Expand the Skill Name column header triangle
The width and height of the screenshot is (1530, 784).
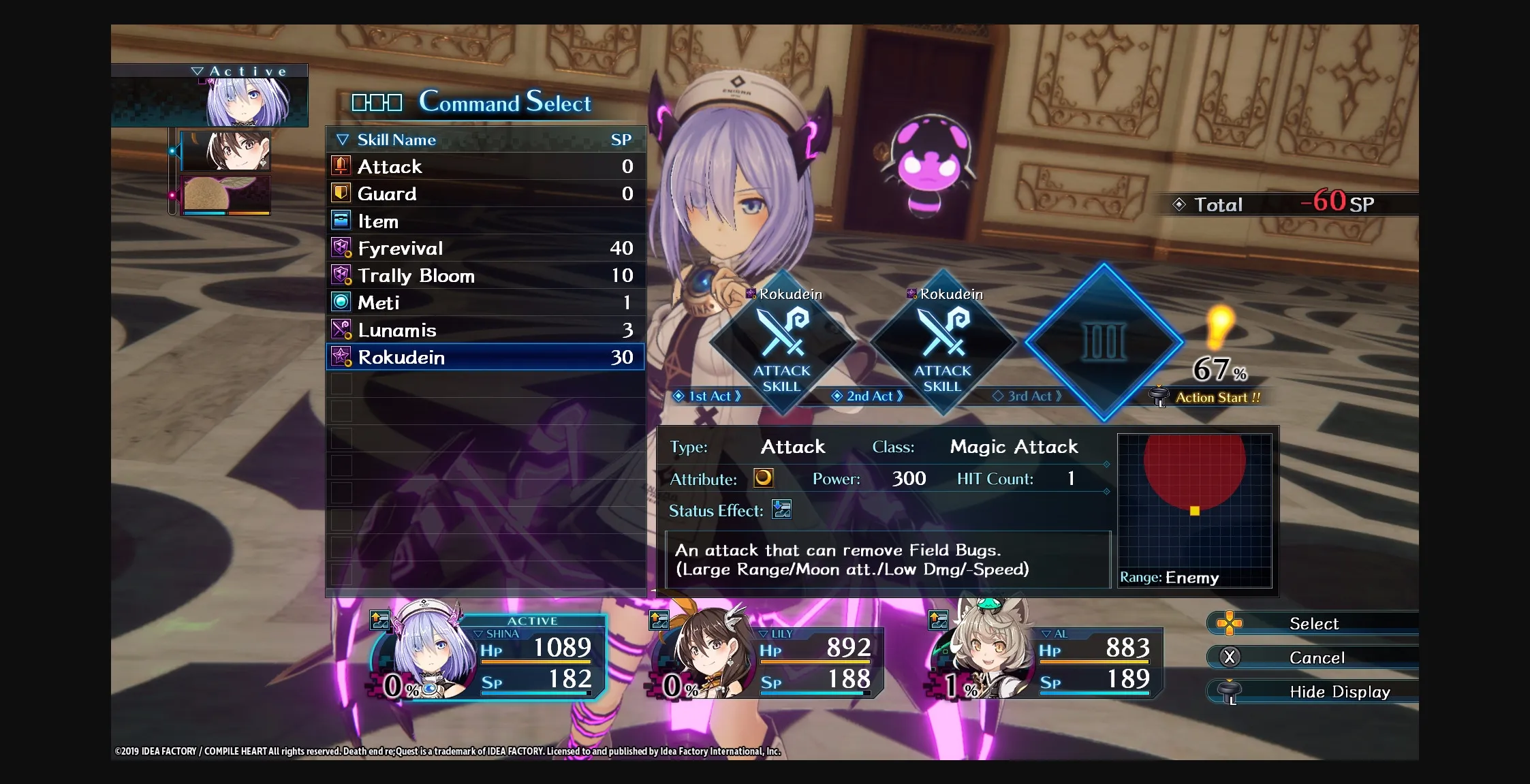point(342,139)
